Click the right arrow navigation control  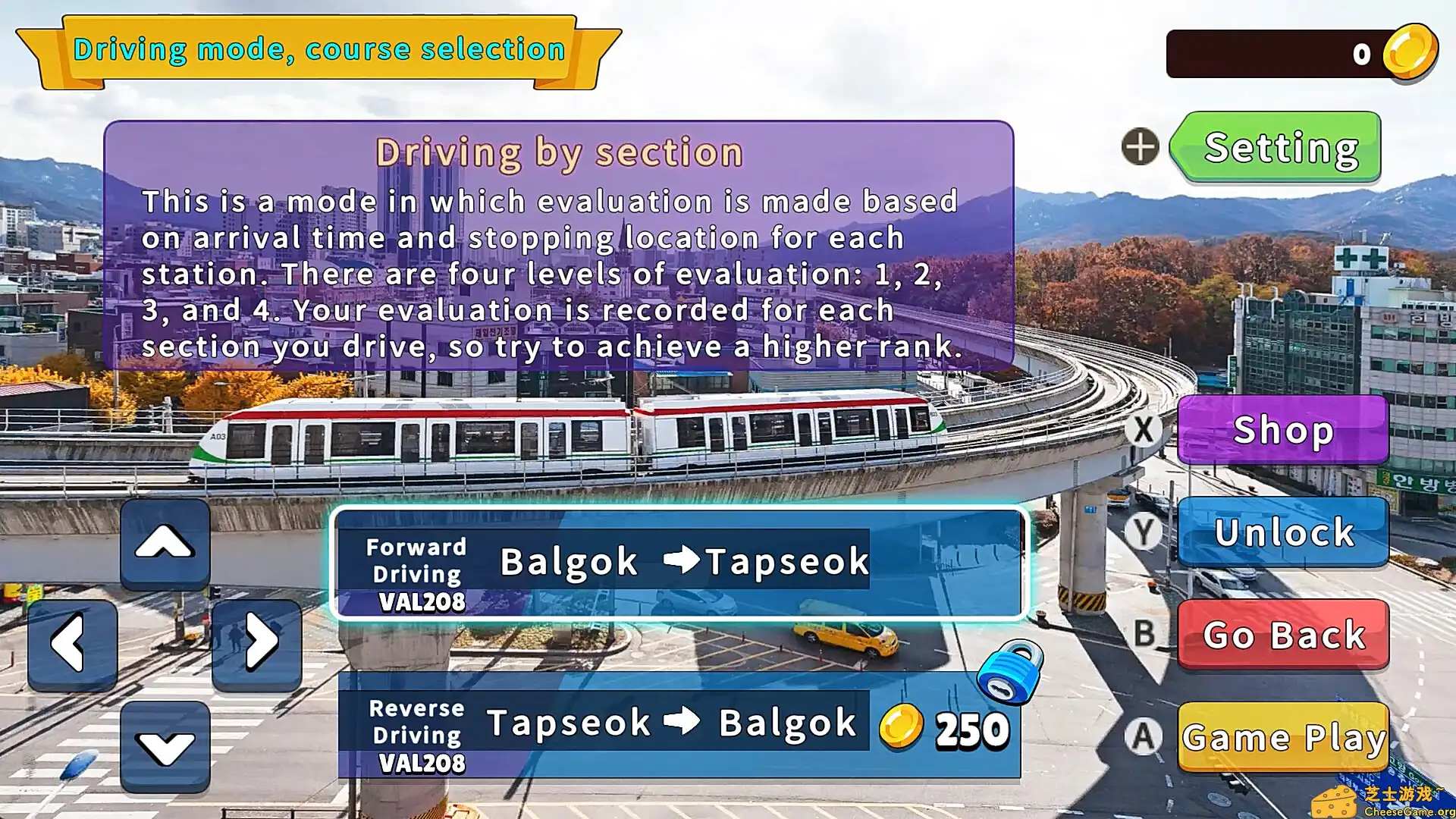pos(256,641)
